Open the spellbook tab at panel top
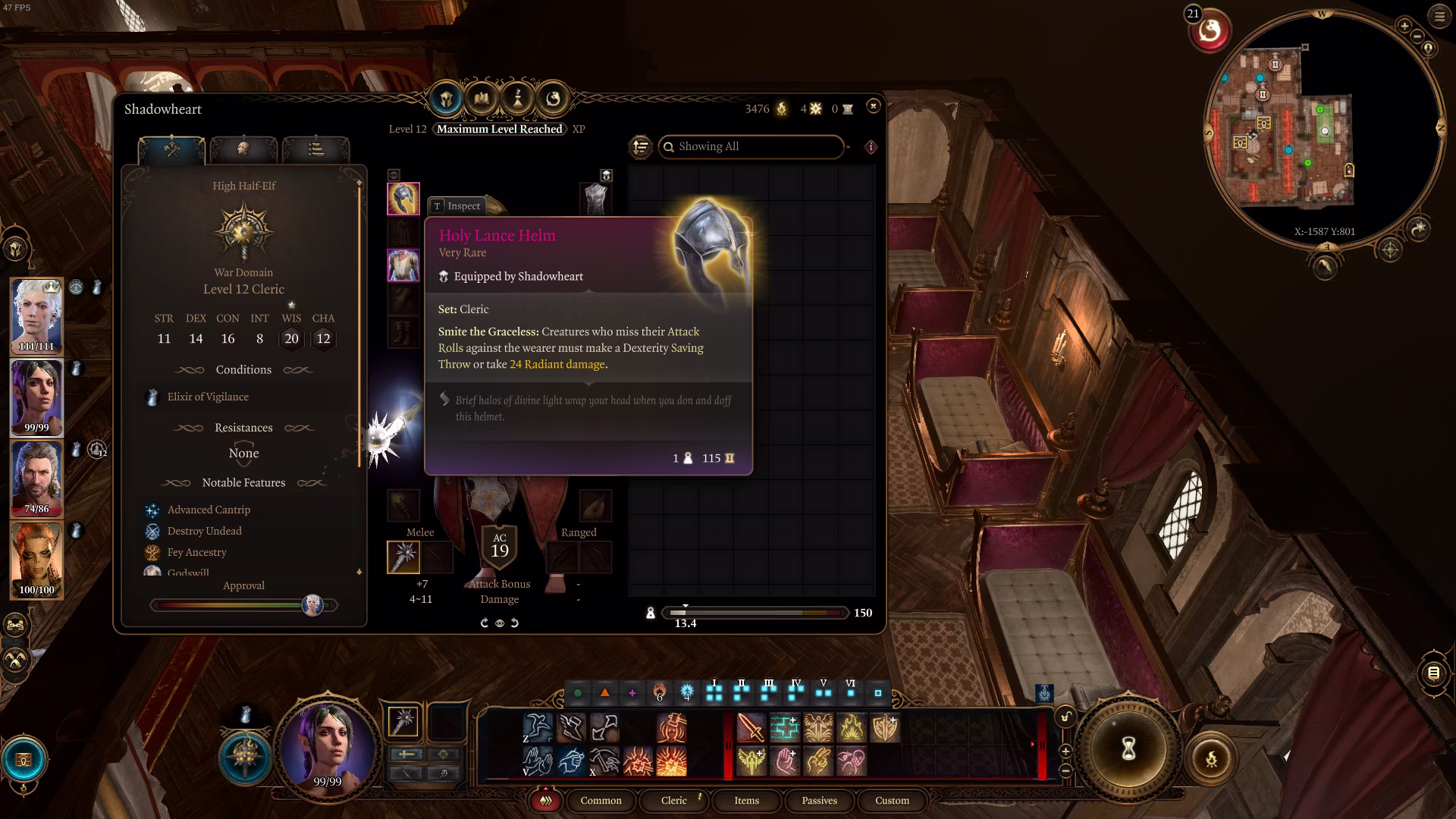1456x819 pixels. [x=482, y=99]
